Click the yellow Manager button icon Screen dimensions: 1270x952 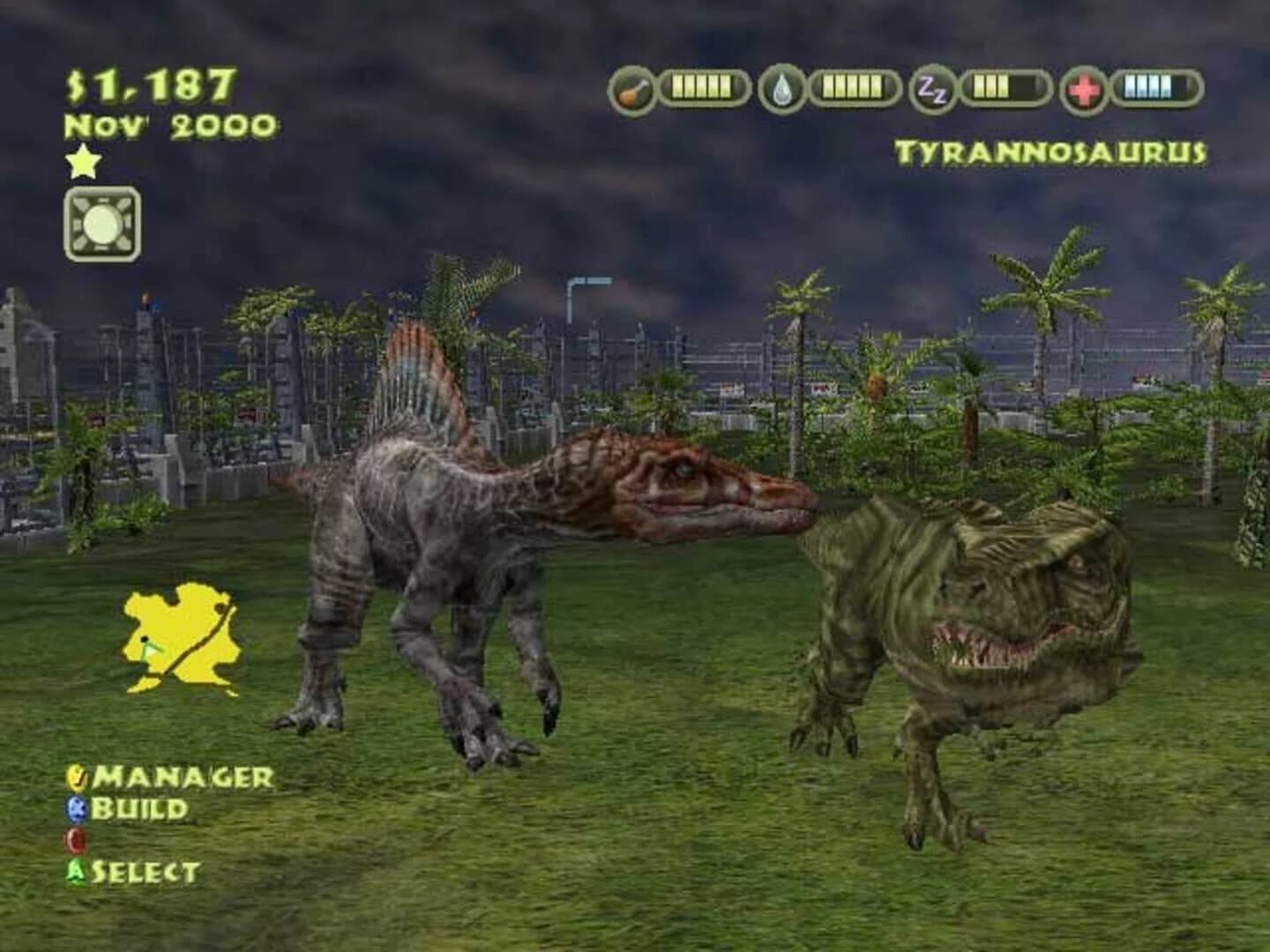[x=76, y=778]
